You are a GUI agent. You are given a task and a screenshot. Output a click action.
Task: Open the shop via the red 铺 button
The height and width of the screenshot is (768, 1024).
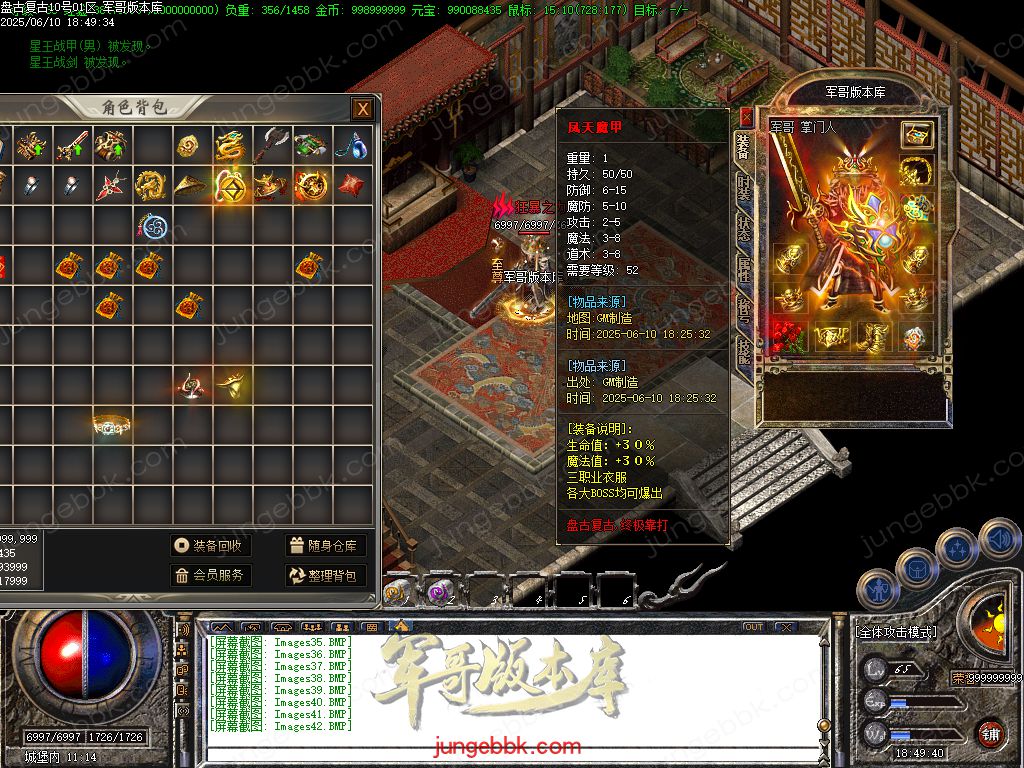coord(990,732)
